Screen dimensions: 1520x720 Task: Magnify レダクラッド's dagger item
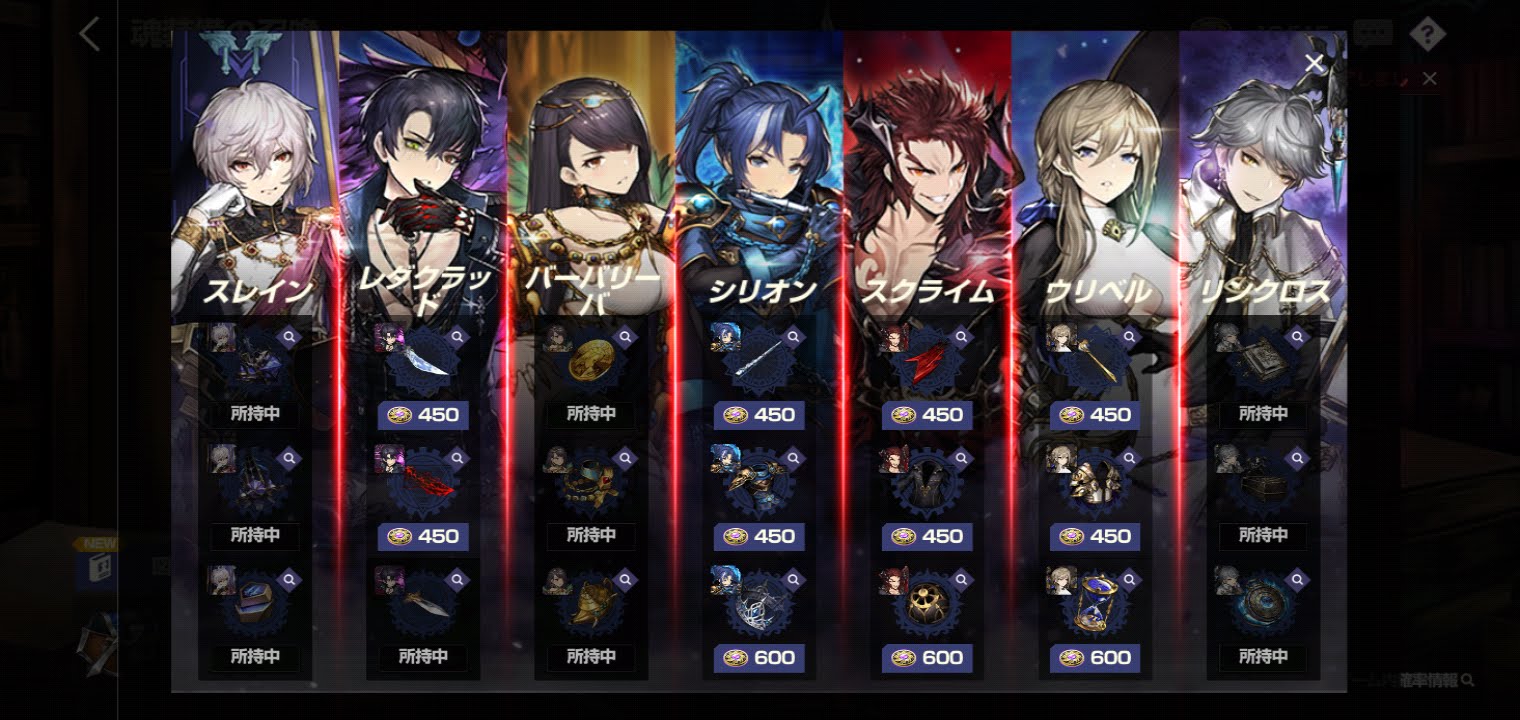click(459, 578)
